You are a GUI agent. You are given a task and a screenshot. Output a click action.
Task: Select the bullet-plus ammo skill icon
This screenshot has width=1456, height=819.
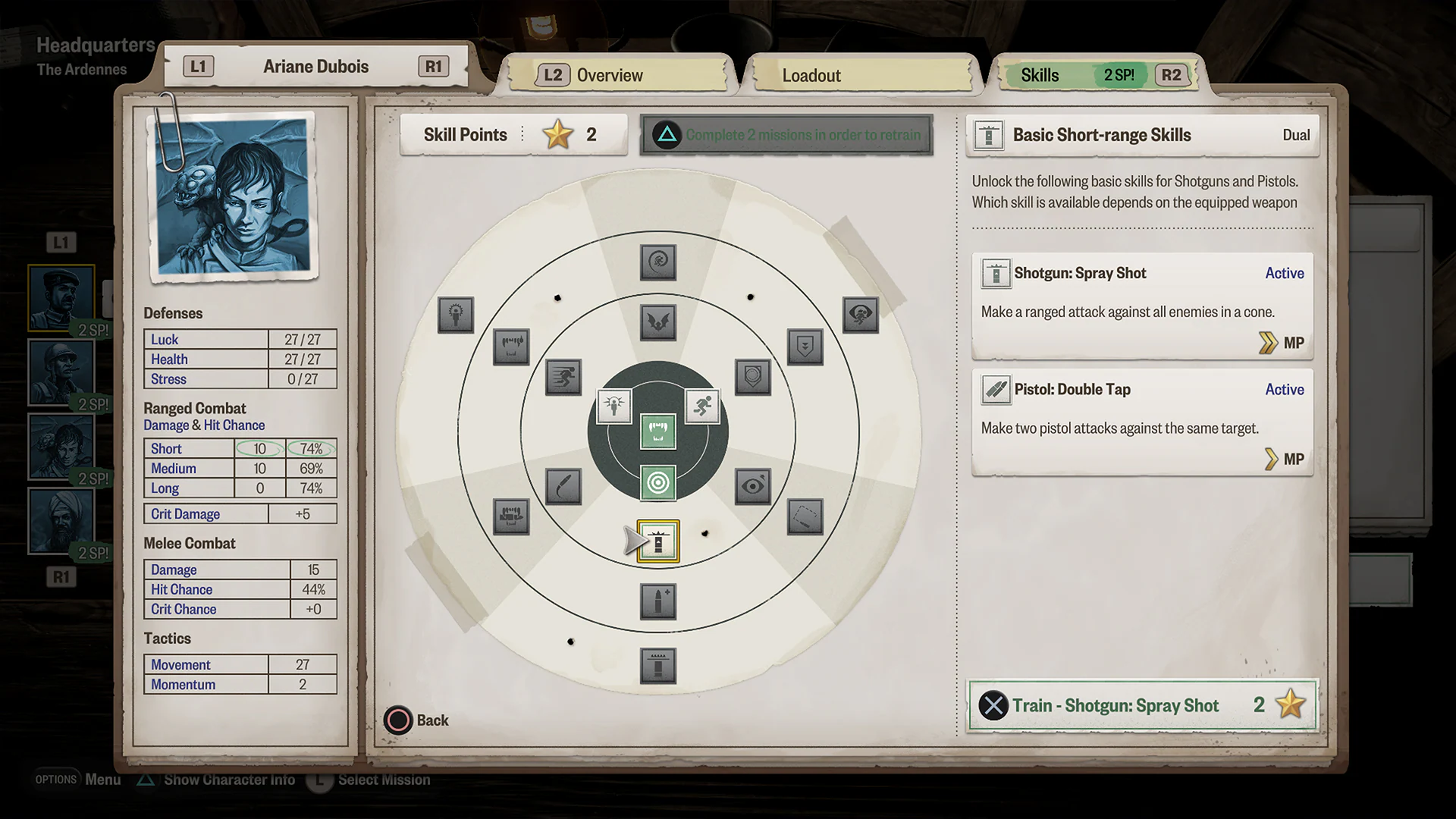pos(657,601)
